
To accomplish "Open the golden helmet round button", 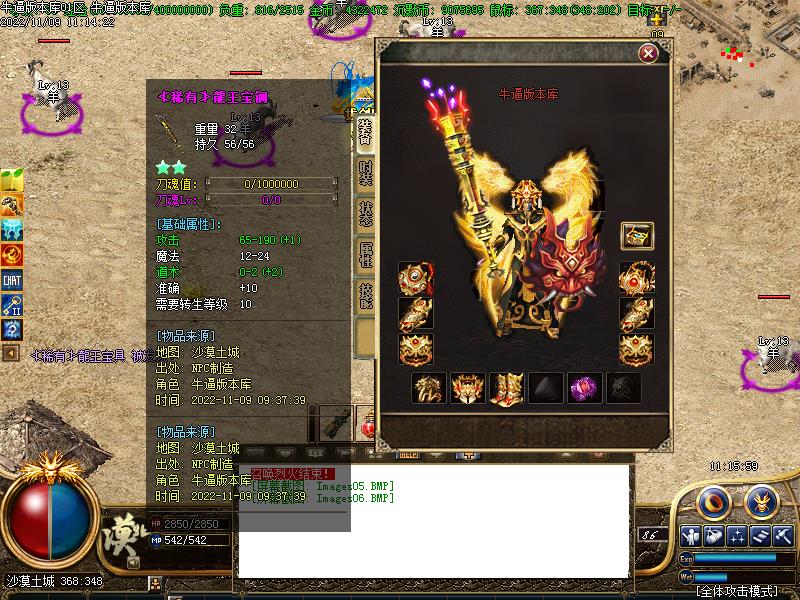I will (x=763, y=499).
